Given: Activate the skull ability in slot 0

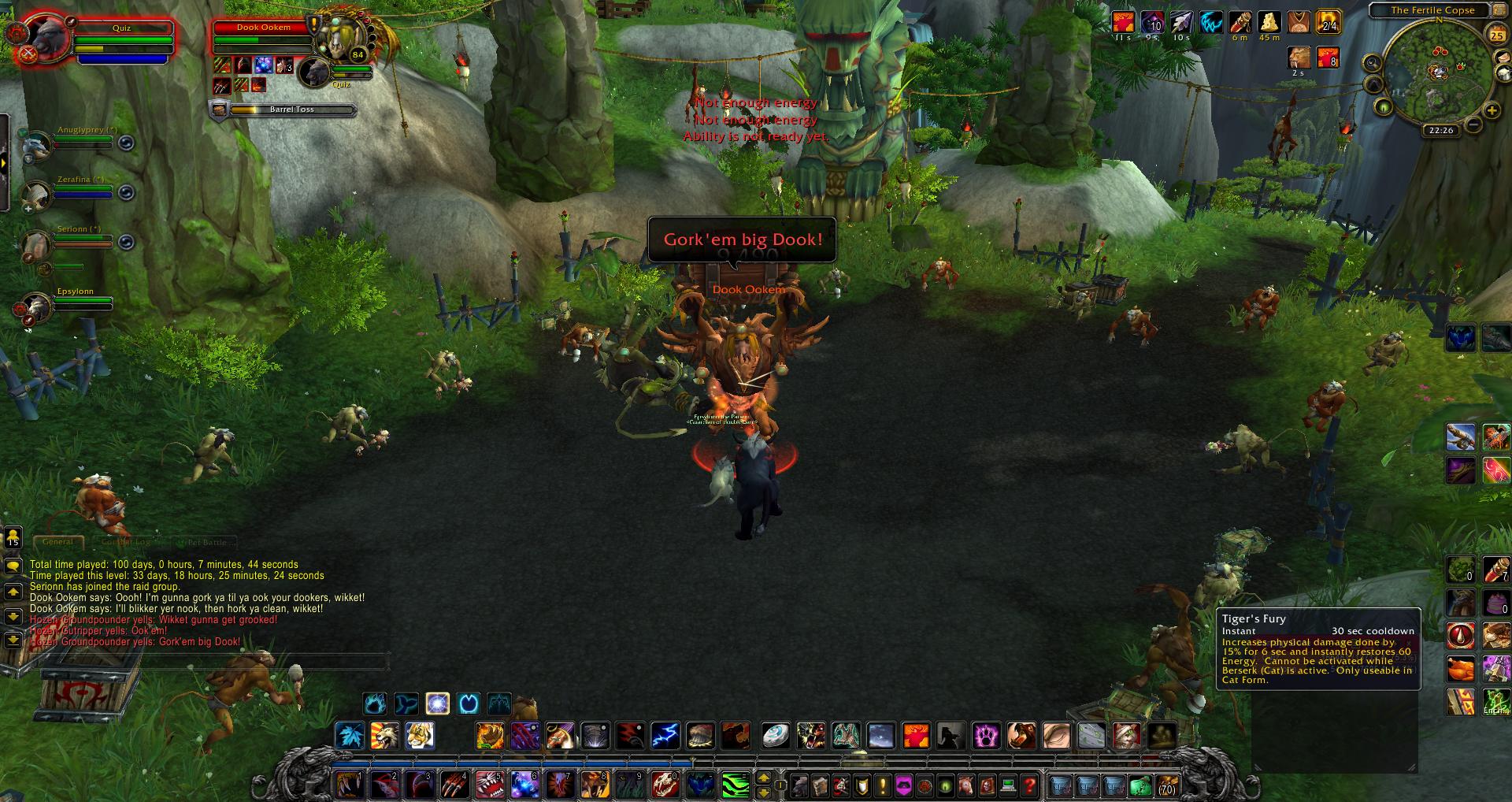Looking at the screenshot, I should click(665, 785).
